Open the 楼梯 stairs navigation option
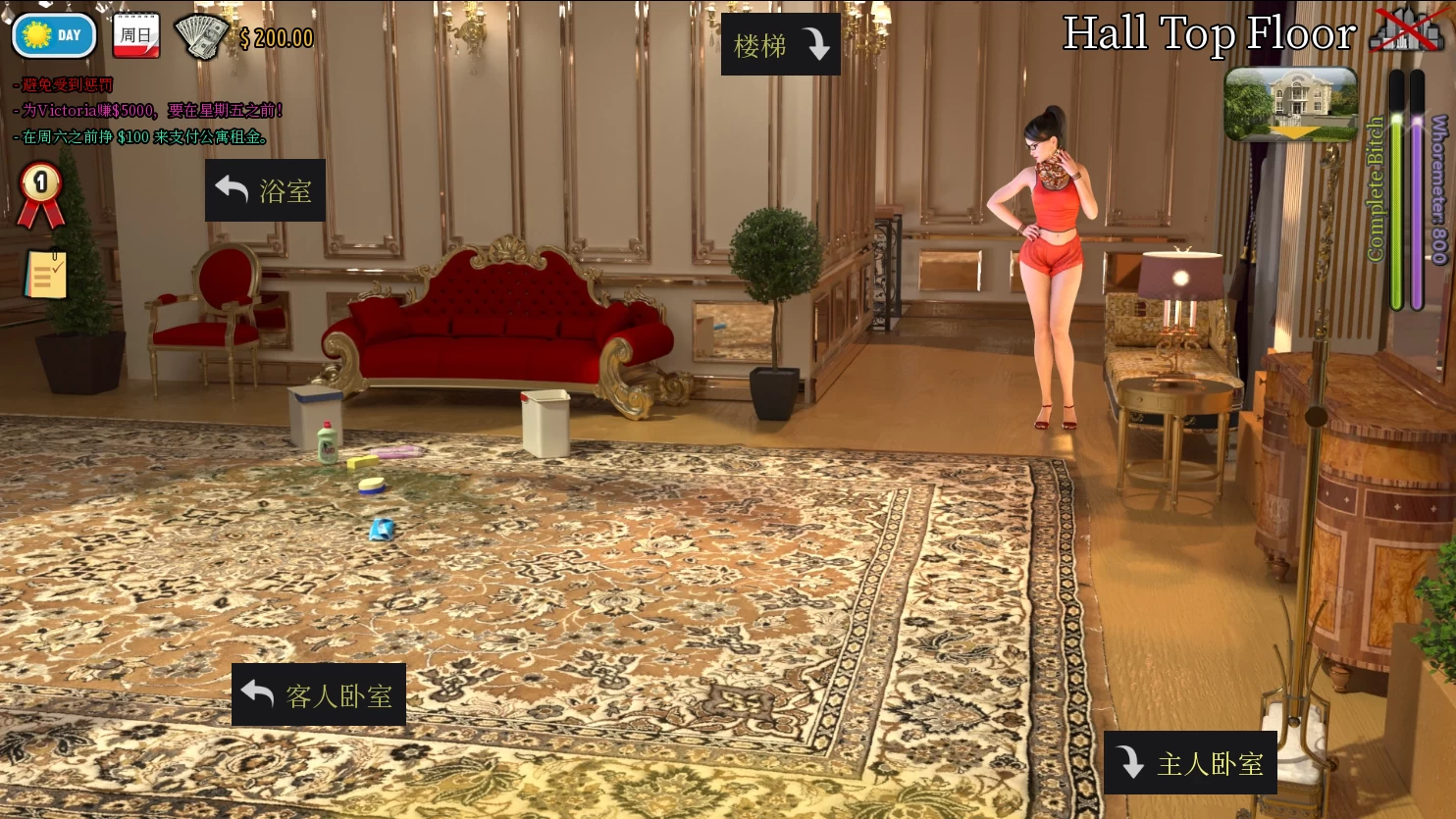The width and height of the screenshot is (1456, 819). click(x=780, y=44)
